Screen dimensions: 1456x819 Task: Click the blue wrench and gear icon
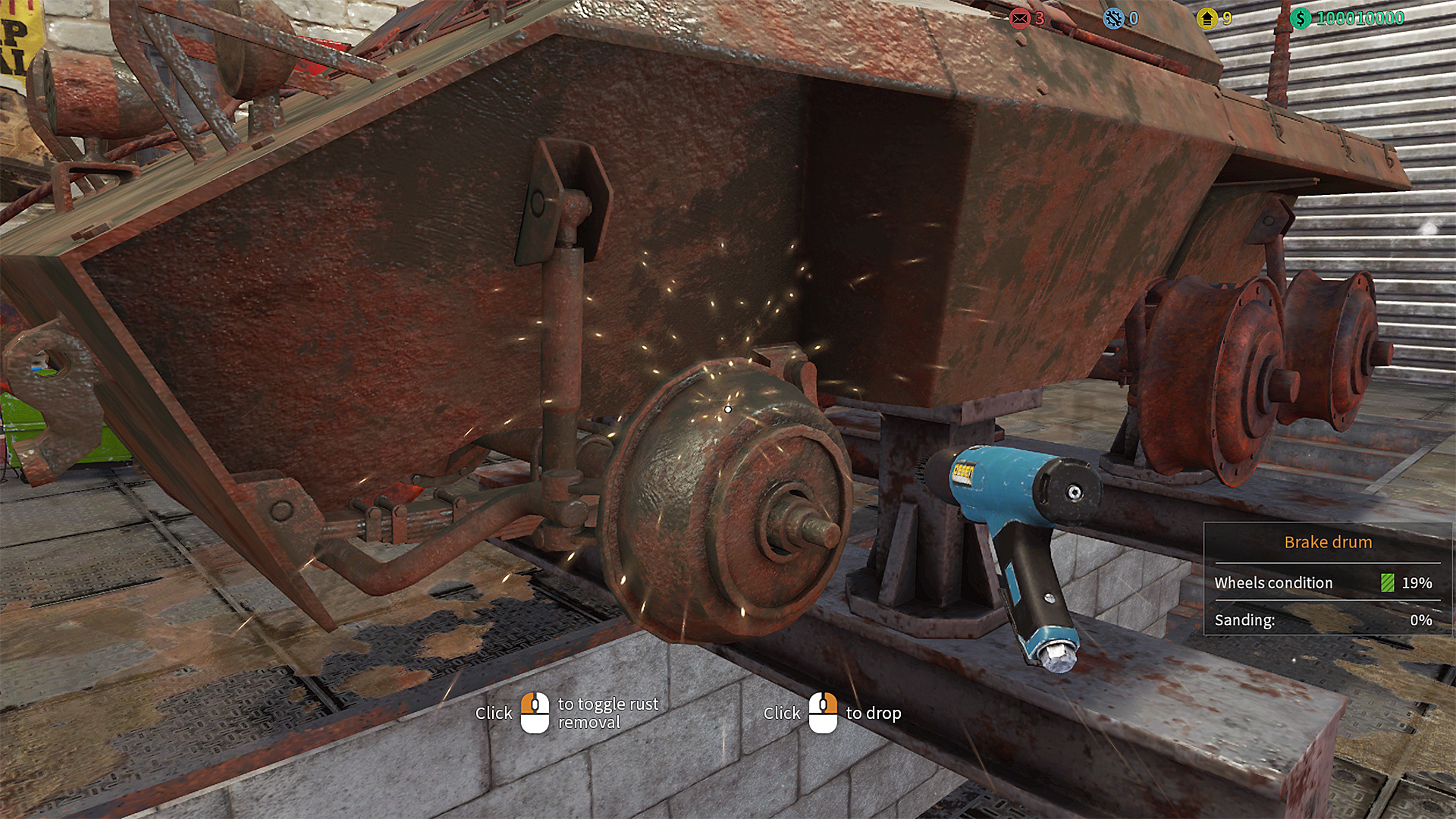pyautogui.click(x=1113, y=18)
